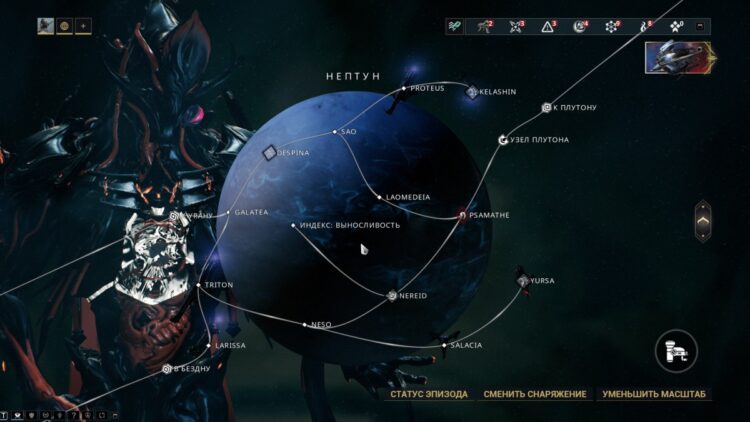Travel via the Узел Плутона junction
Image resolution: width=750 pixels, height=422 pixels.
click(503, 140)
